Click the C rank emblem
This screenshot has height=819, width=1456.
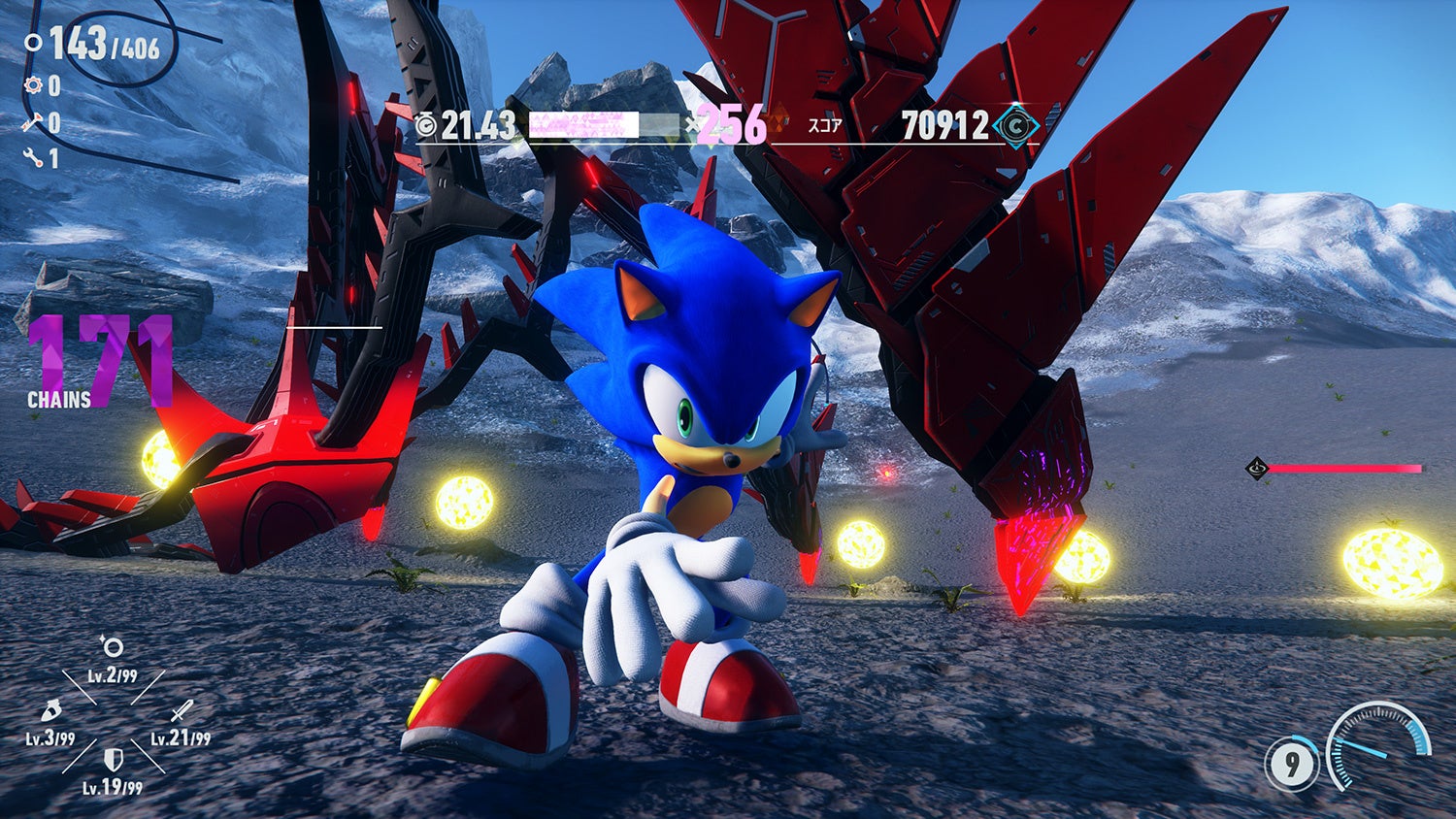(1016, 126)
